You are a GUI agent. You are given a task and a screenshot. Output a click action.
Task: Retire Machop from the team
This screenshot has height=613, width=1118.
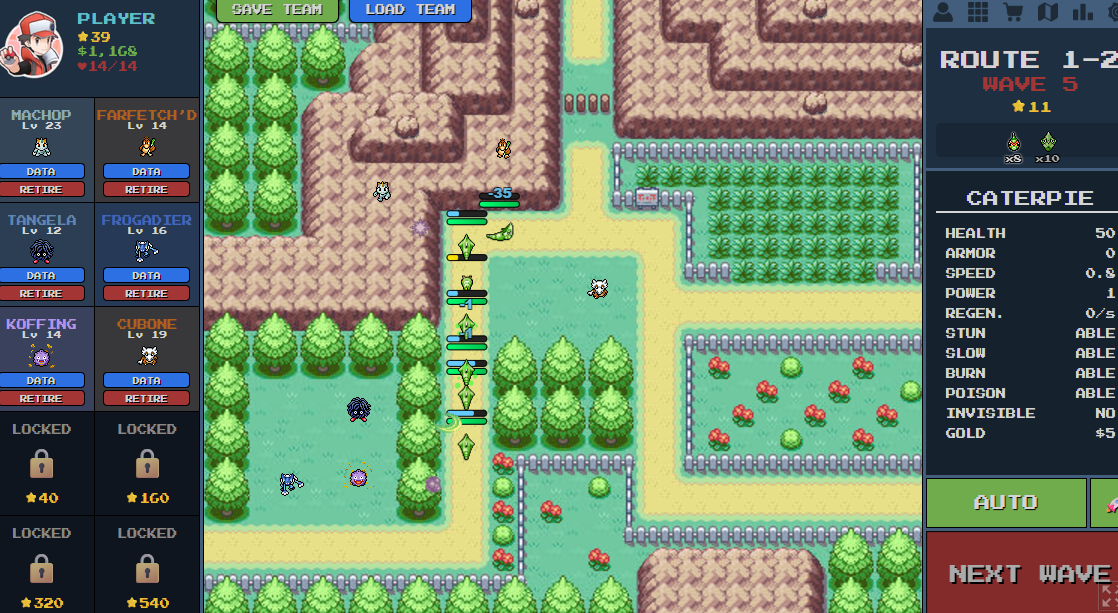(x=41, y=189)
